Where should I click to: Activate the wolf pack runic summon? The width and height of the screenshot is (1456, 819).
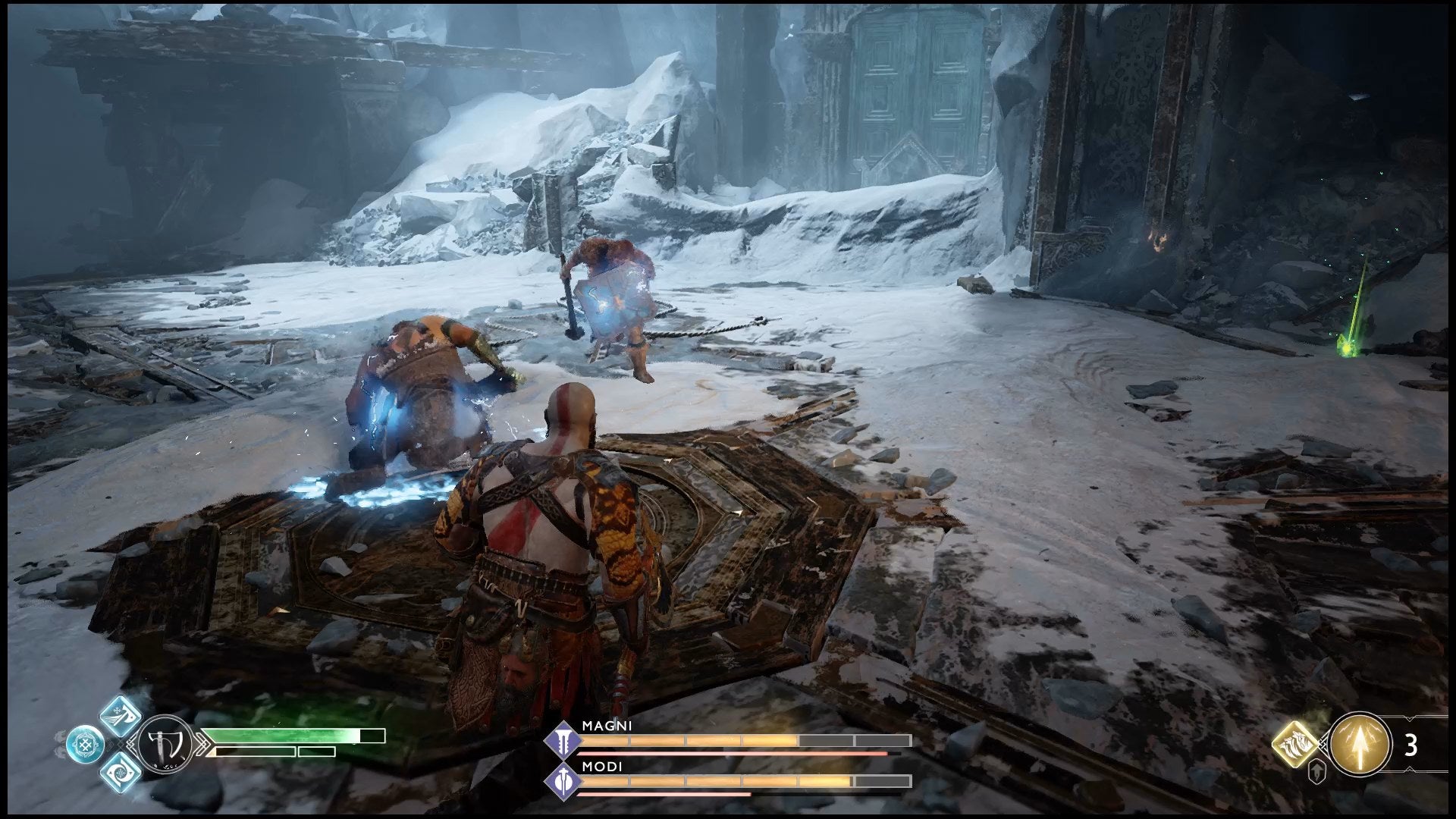[x=1296, y=744]
